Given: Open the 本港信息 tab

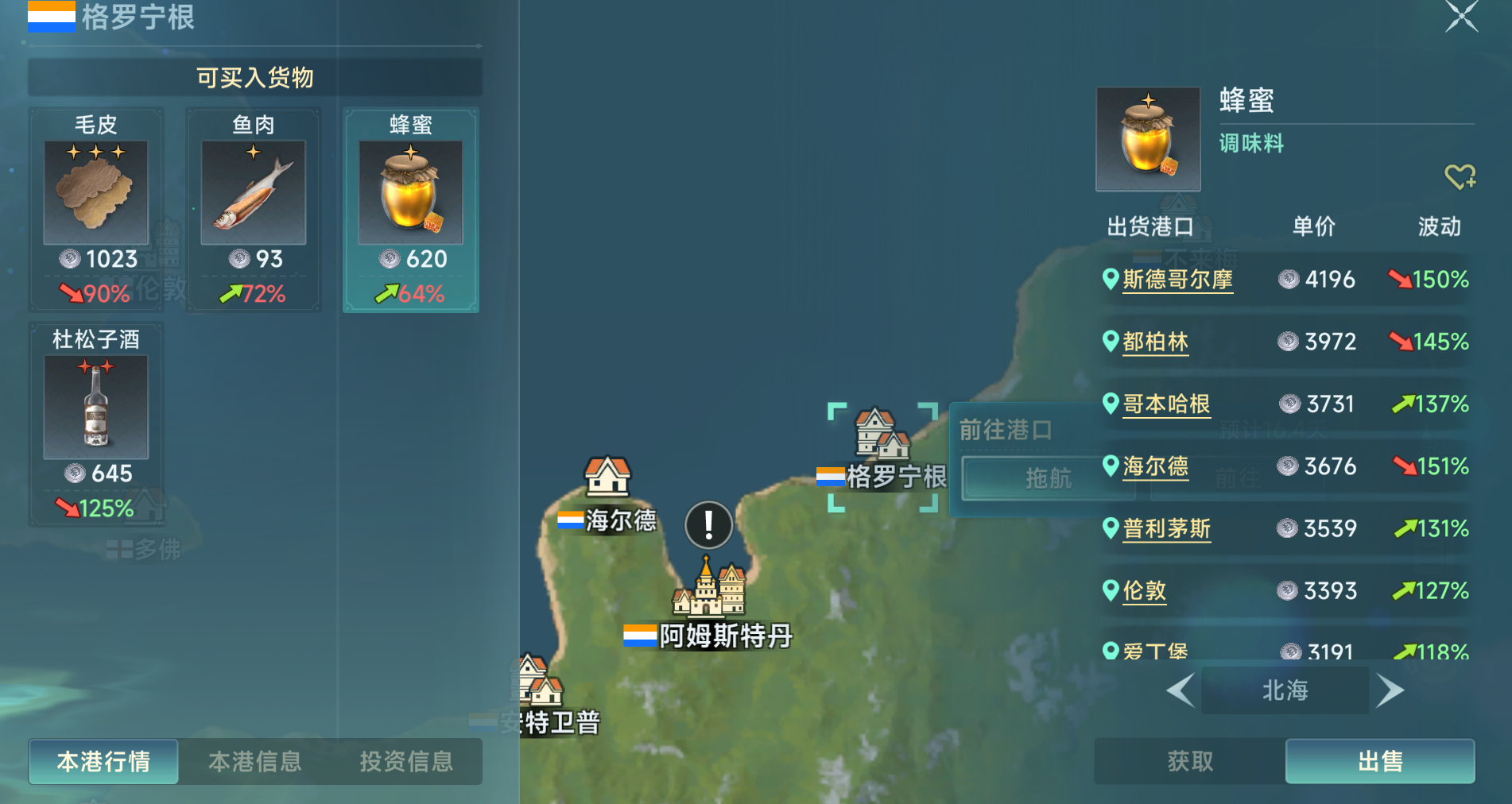Looking at the screenshot, I should pos(254,761).
